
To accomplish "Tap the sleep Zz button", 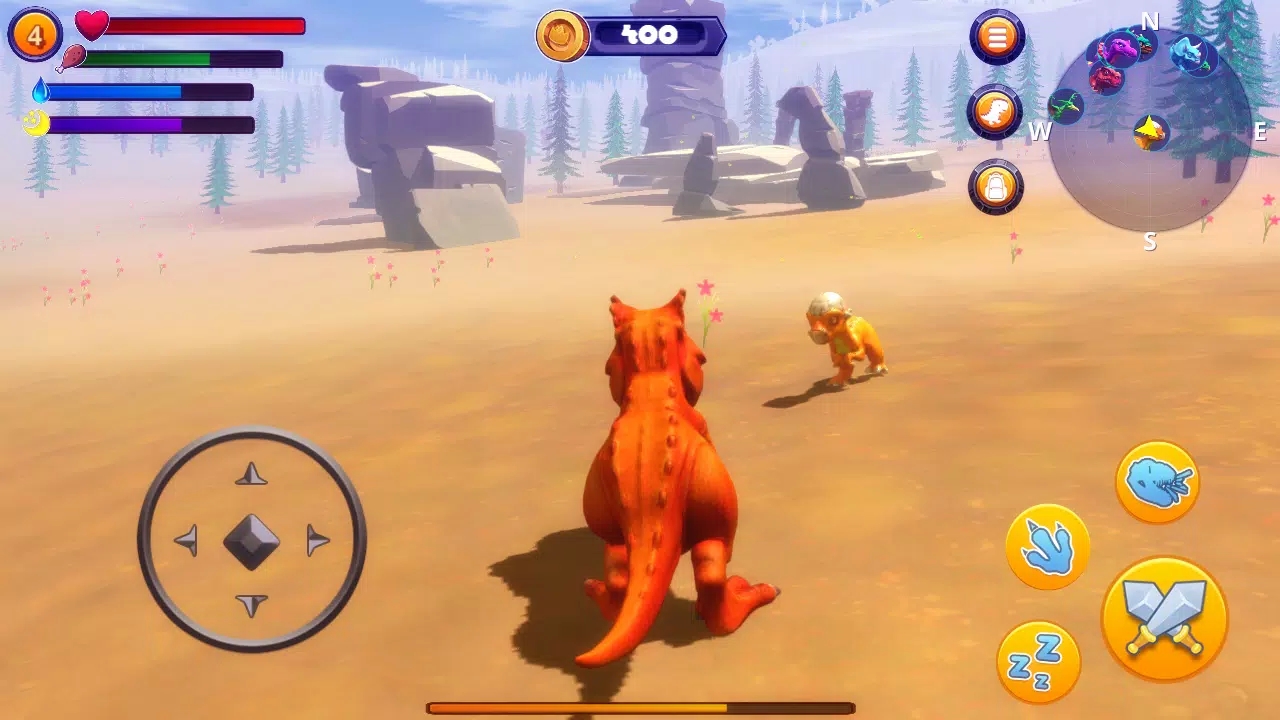I will 1039,661.
